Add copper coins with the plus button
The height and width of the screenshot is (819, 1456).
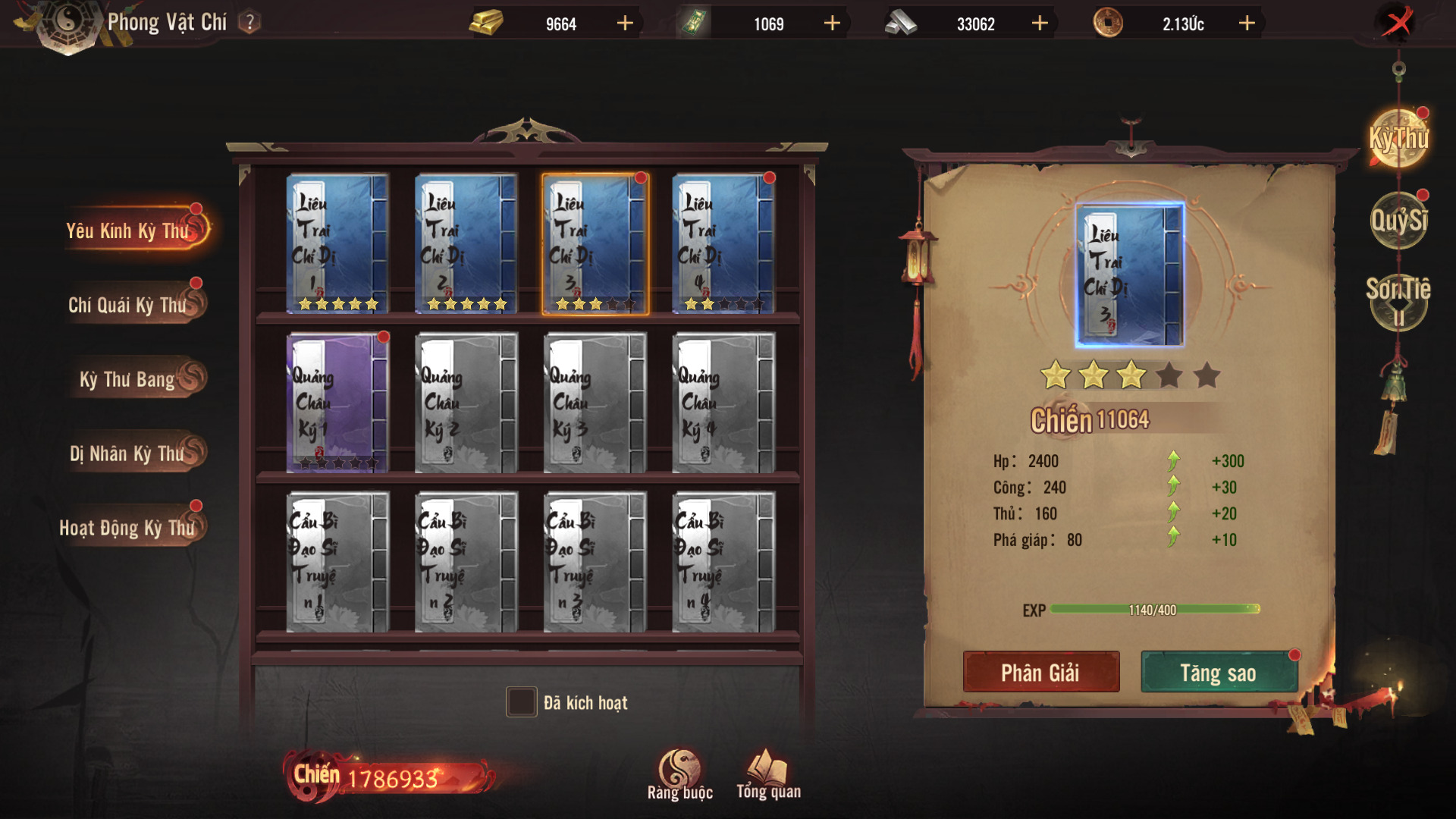click(x=1247, y=24)
